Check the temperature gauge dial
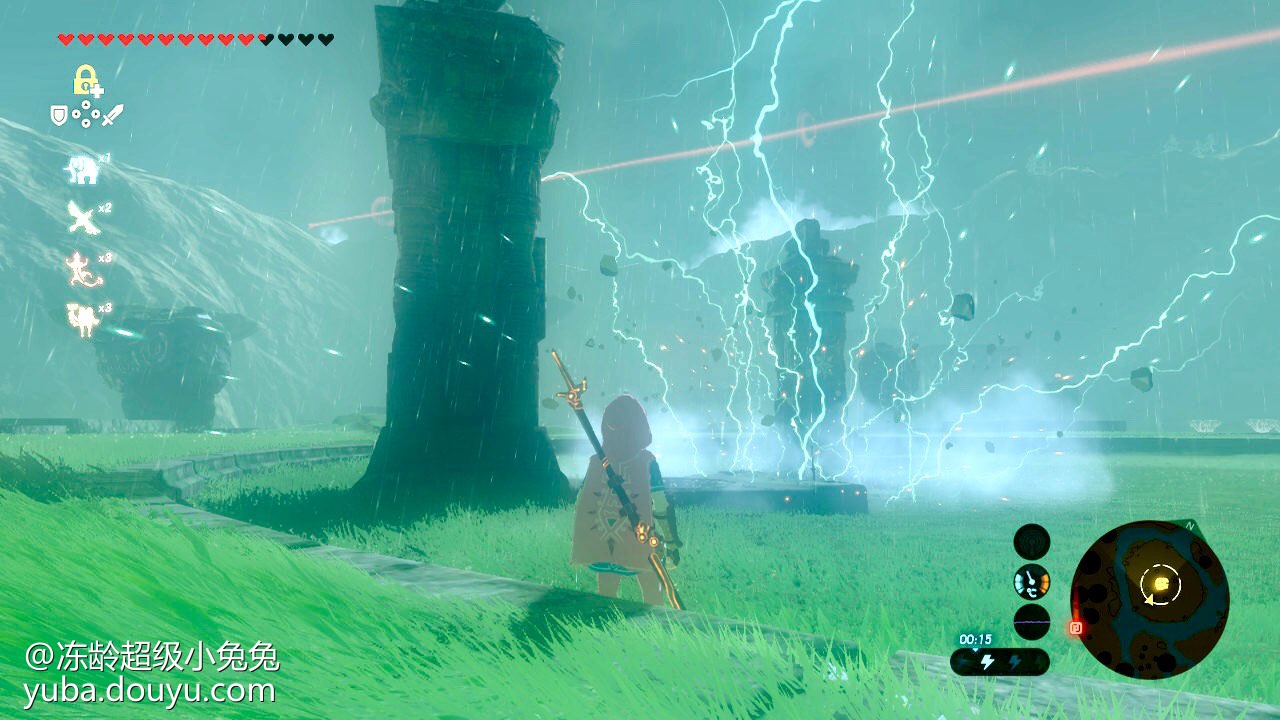The height and width of the screenshot is (720, 1280). 1032,582
